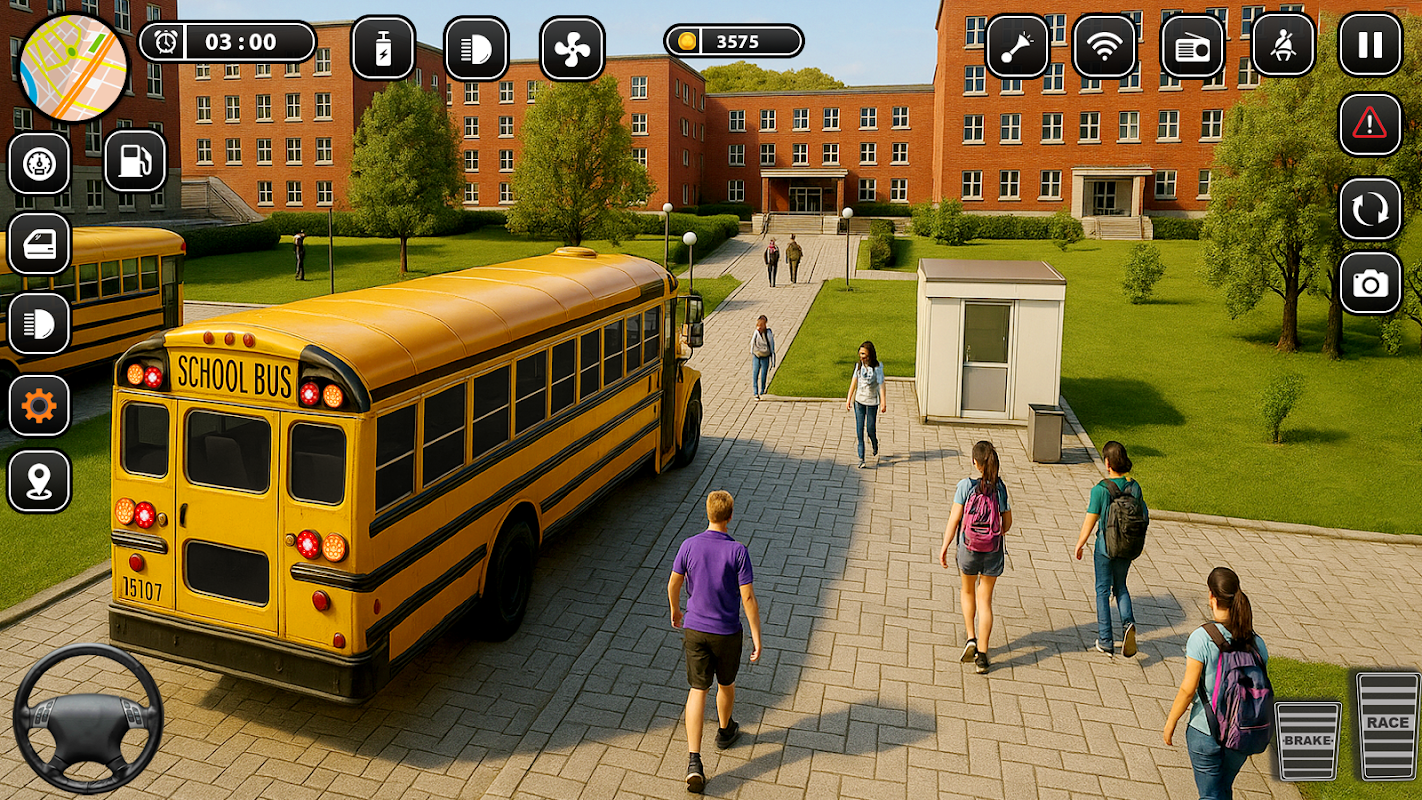Toggle the left-side headlight beam button
The image size is (1422, 800).
click(39, 324)
